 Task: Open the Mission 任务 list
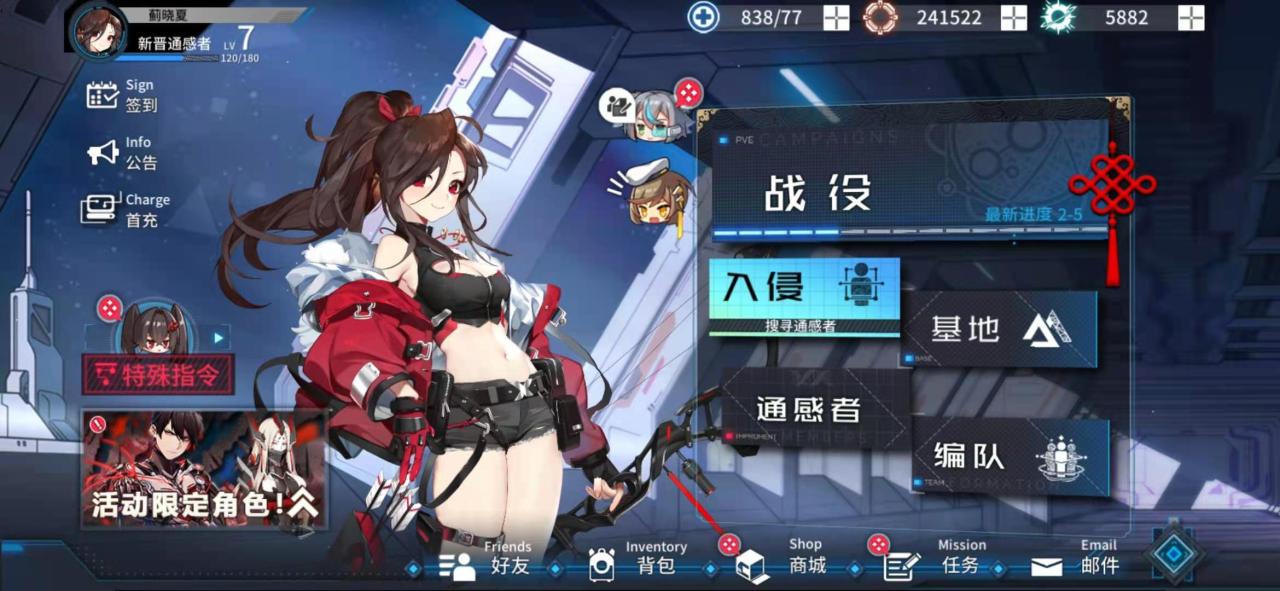[x=937, y=564]
